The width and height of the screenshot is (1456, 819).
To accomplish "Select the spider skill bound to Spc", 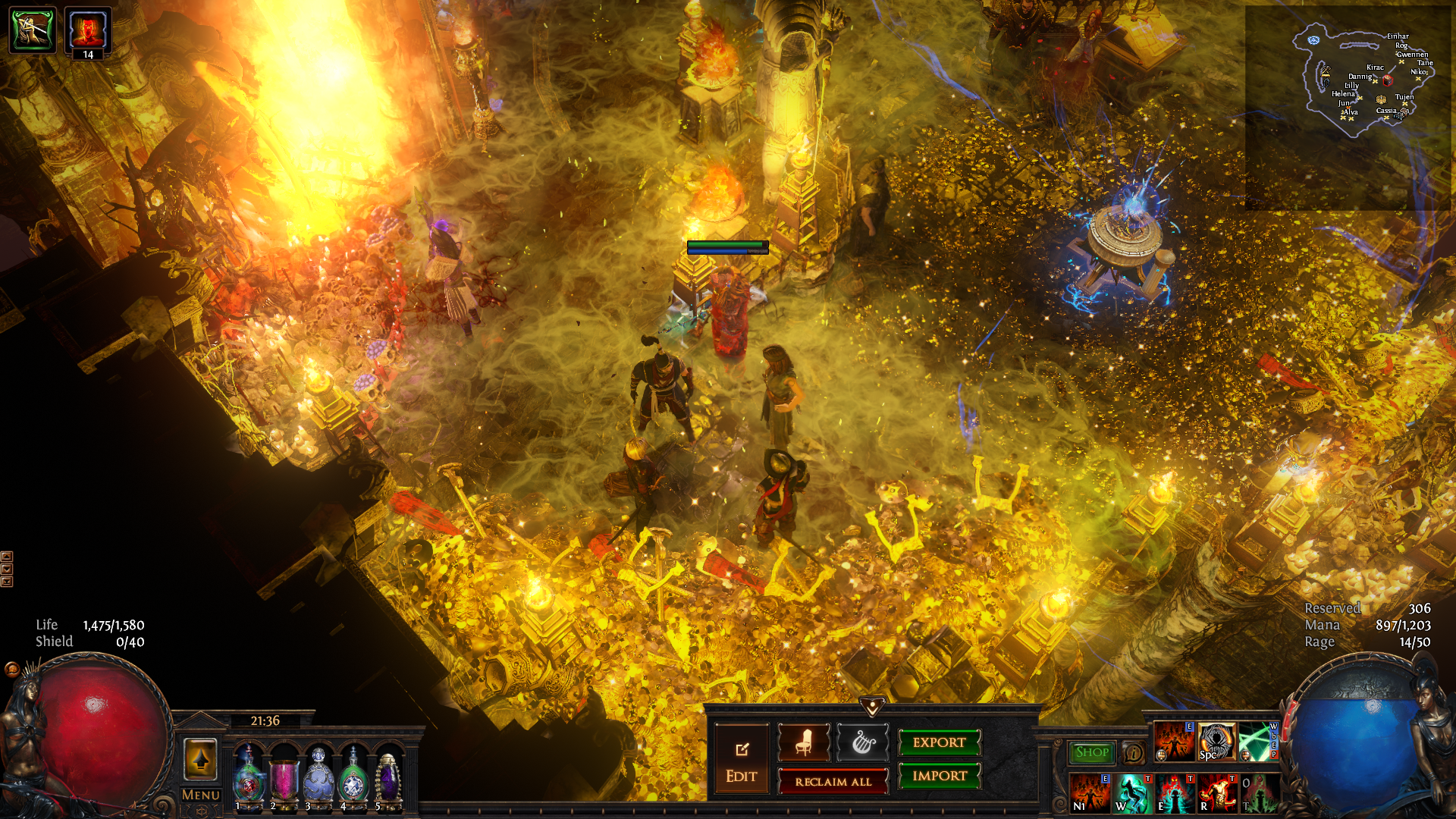I will [x=1216, y=742].
